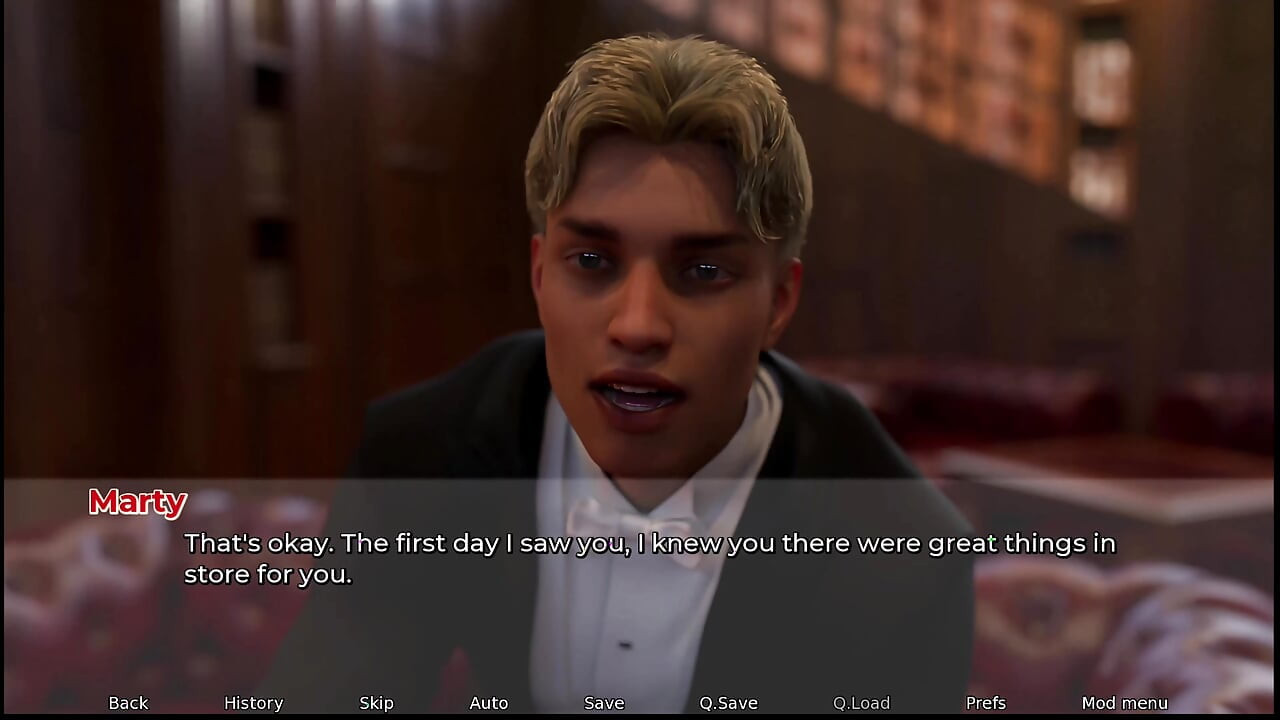
Task: Go Back to the previous dialogue line
Action: tap(128, 703)
